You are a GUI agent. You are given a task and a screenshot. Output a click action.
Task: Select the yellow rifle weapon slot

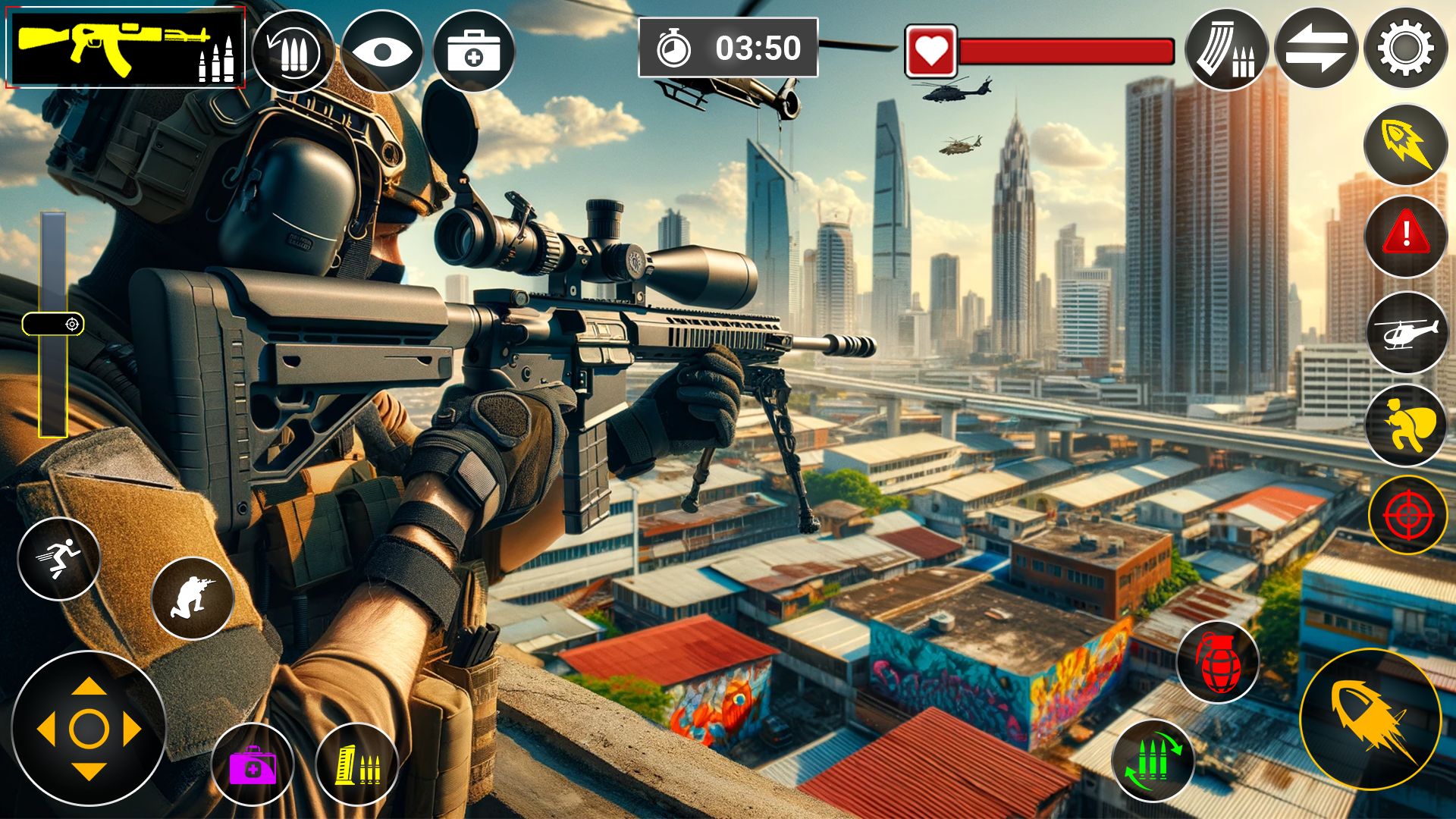(x=125, y=47)
